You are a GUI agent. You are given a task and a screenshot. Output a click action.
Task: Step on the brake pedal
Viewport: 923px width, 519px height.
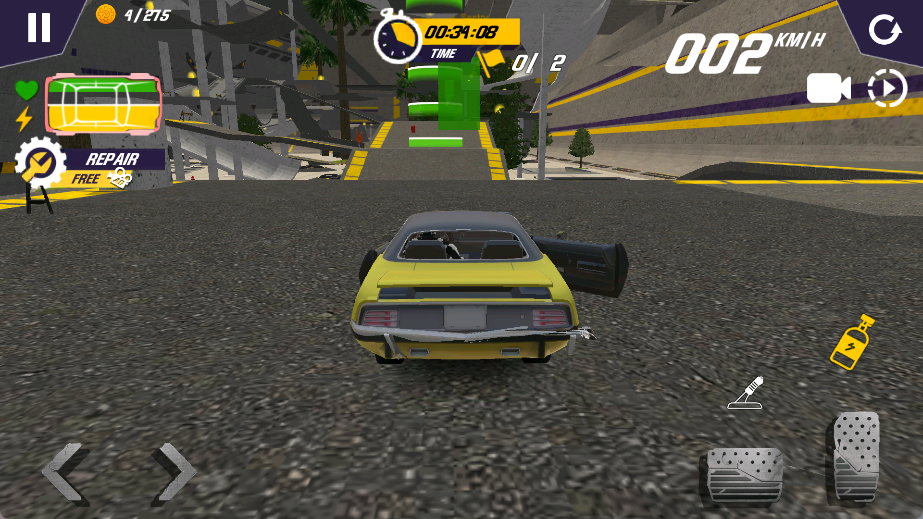click(744, 475)
